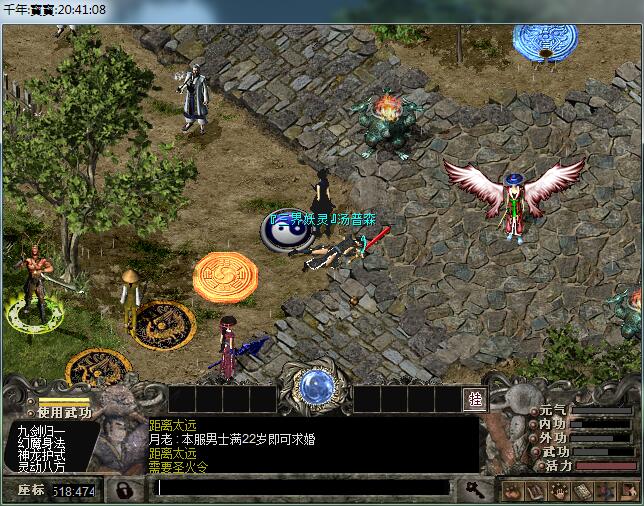Open the stone tablet icon

[581, 491]
